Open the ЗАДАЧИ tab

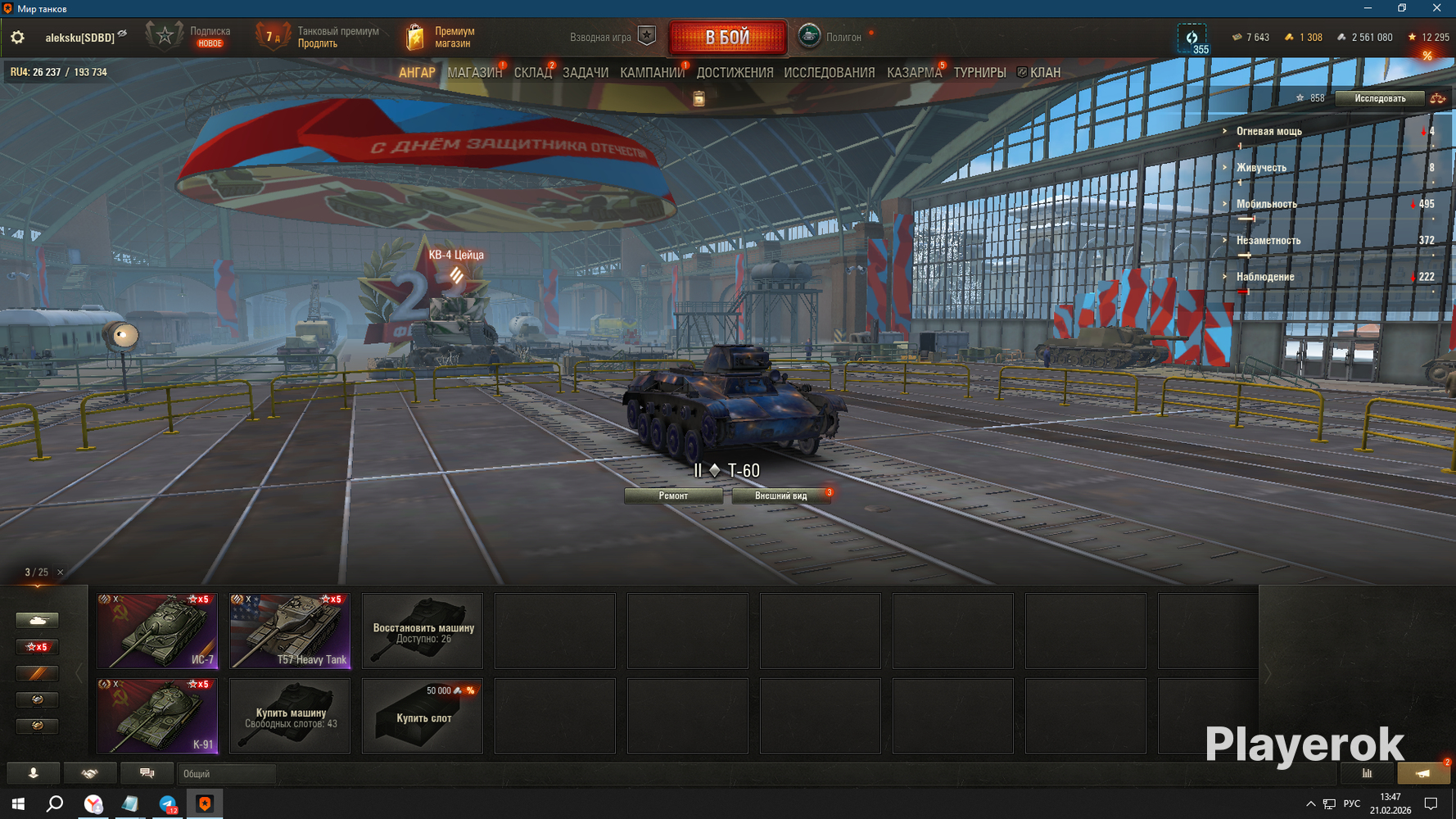coord(586,73)
